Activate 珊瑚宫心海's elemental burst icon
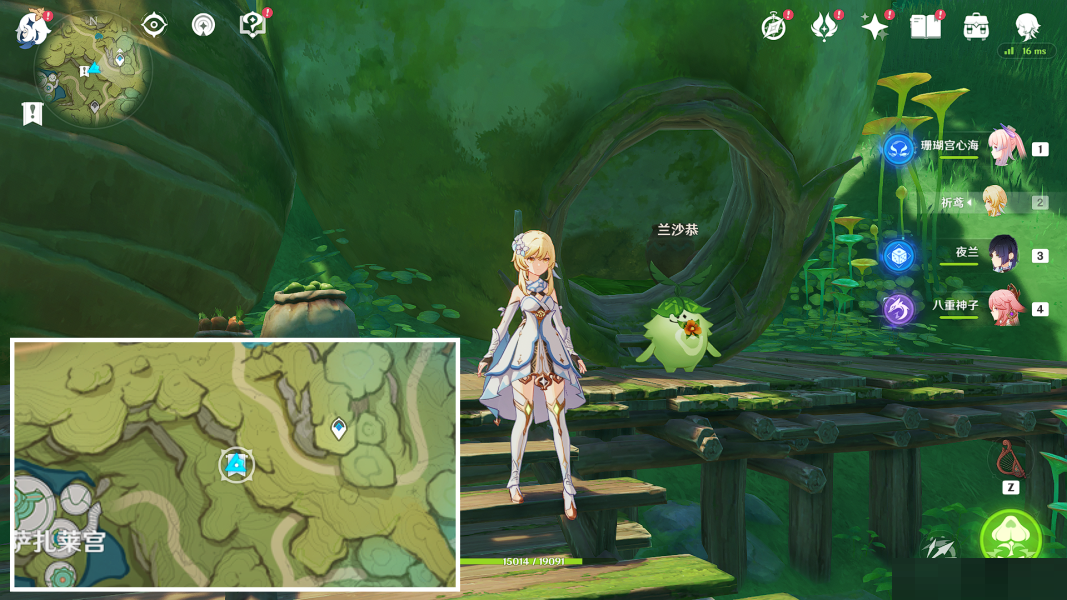This screenshot has width=1067, height=600. 898,149
